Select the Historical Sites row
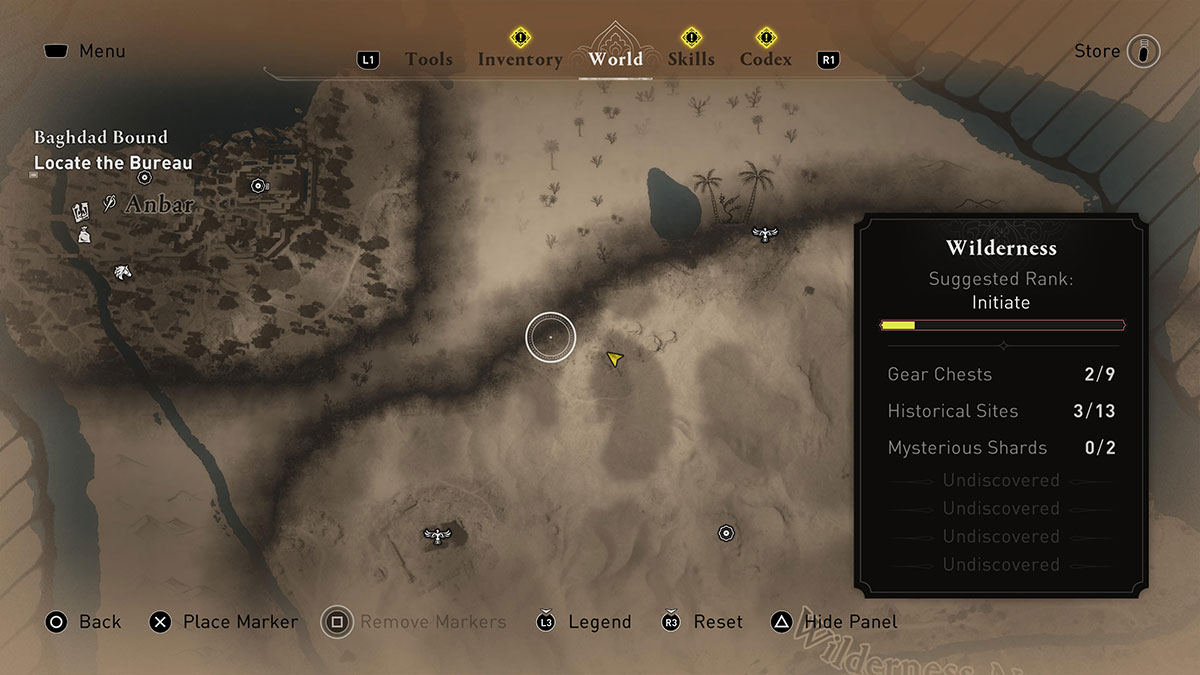The height and width of the screenshot is (675, 1200). coord(1001,411)
